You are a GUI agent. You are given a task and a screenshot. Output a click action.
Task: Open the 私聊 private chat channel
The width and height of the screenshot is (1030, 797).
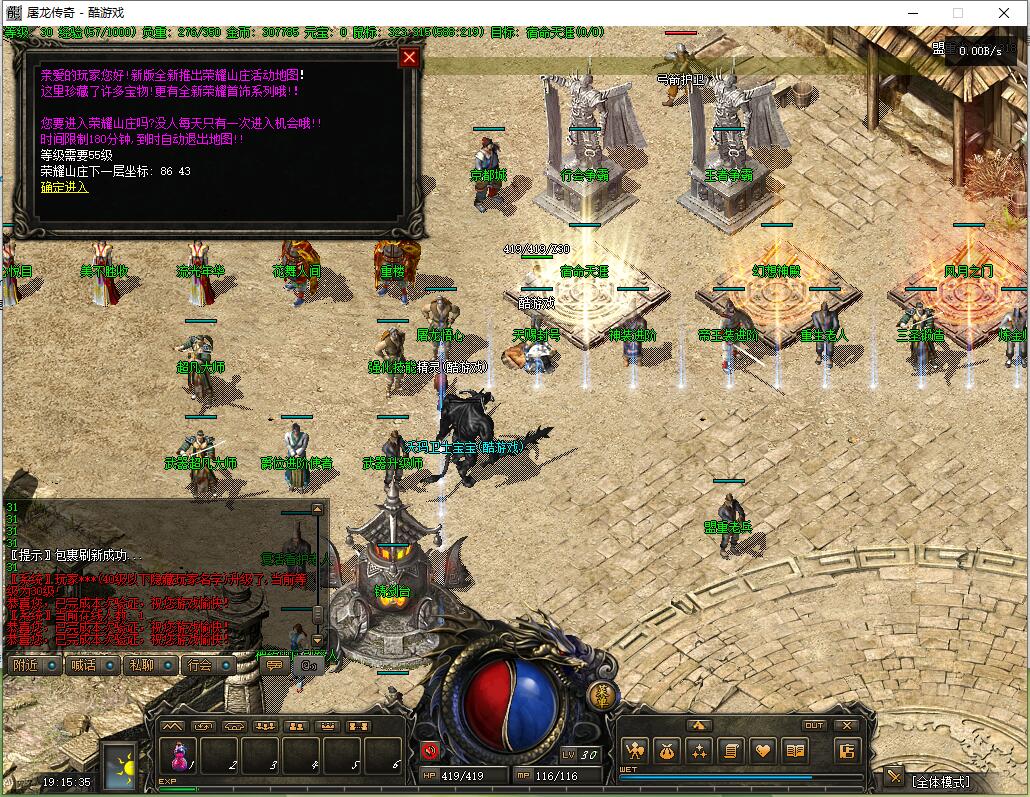click(143, 665)
